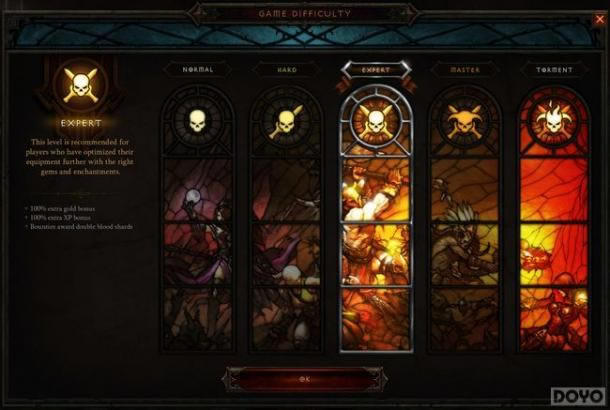610x410 pixels.
Task: Confirm selection with the OK button
Action: 305,379
